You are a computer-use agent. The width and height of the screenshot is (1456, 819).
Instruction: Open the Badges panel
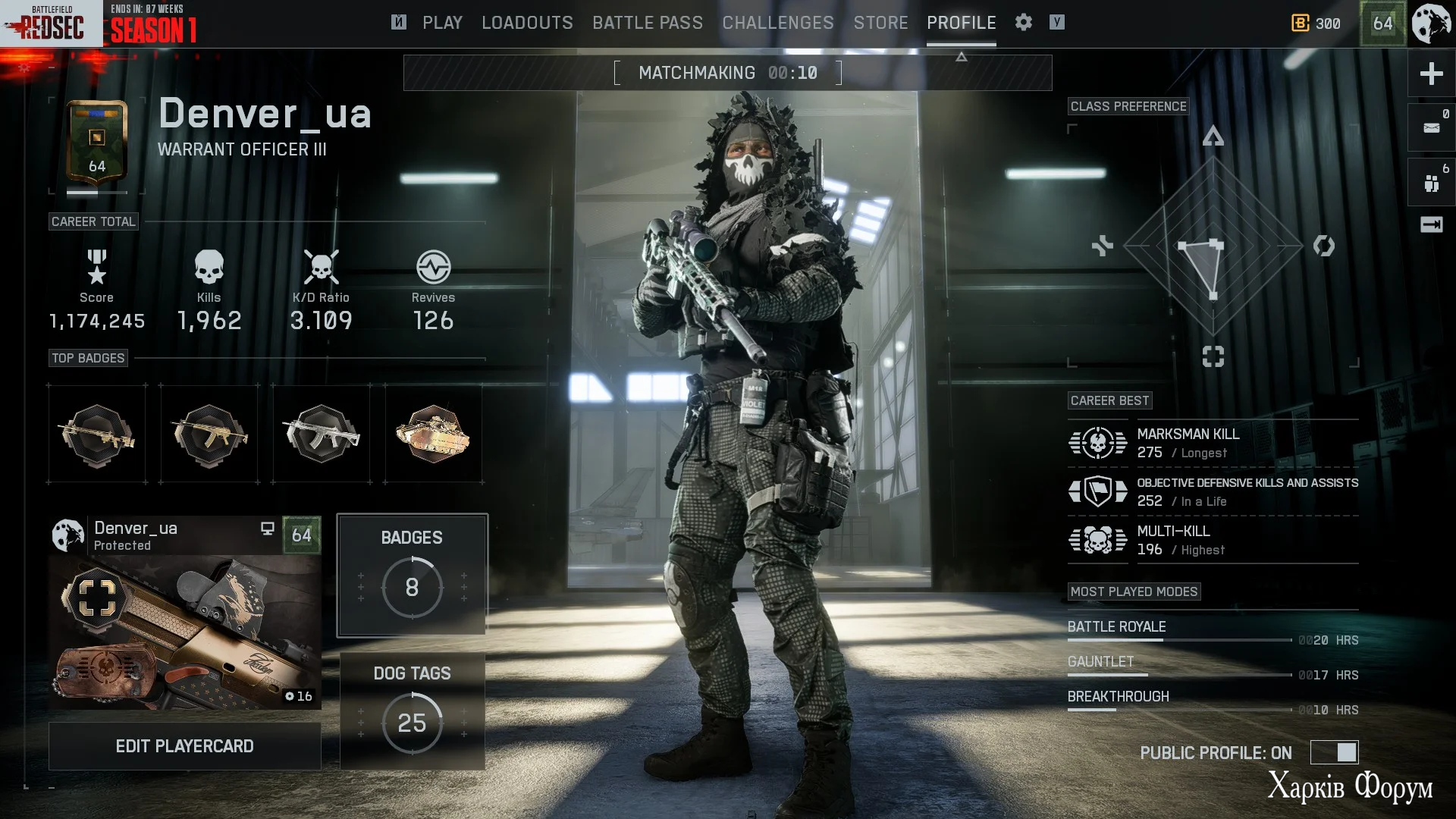click(x=412, y=575)
